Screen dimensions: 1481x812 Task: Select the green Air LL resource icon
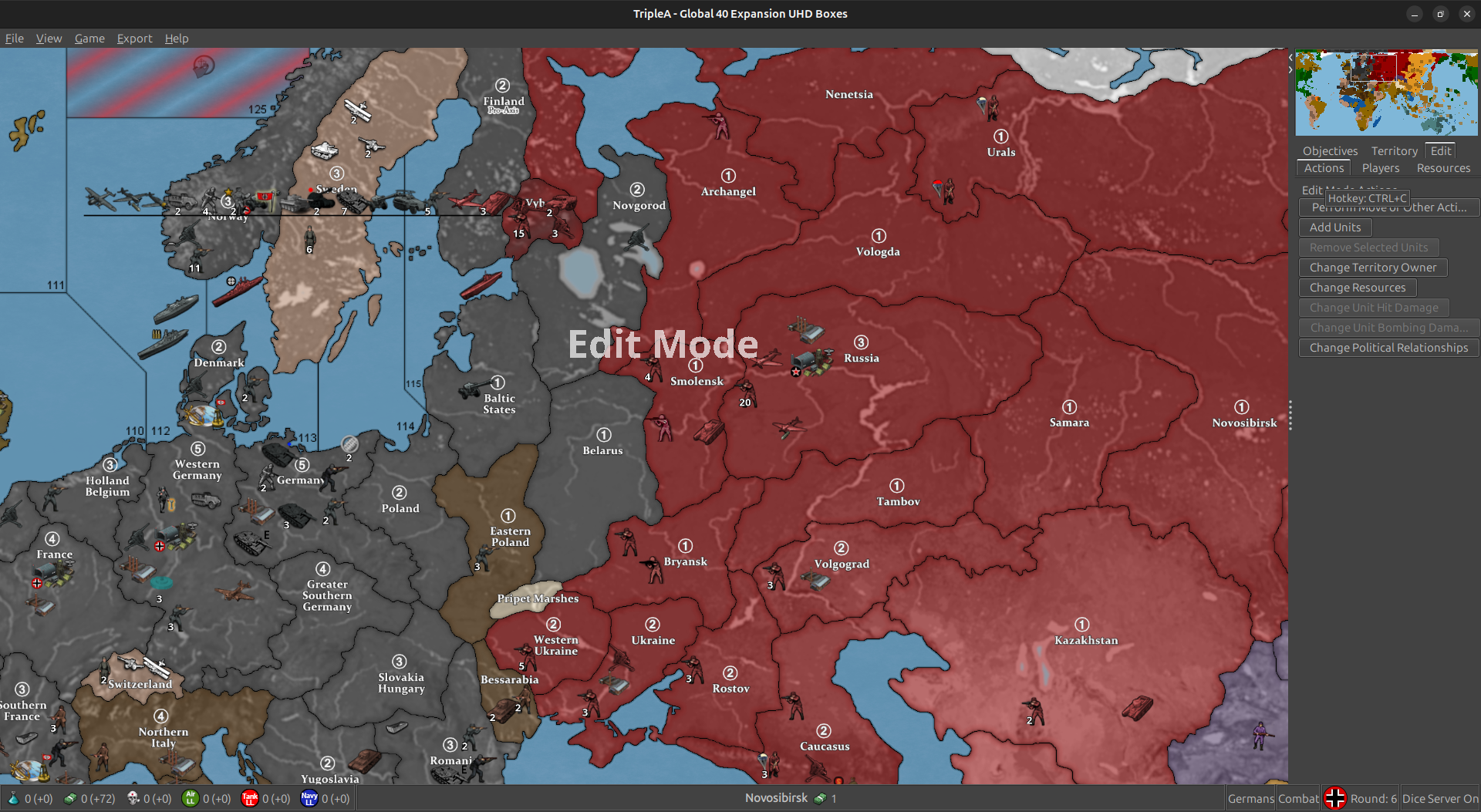click(x=190, y=798)
